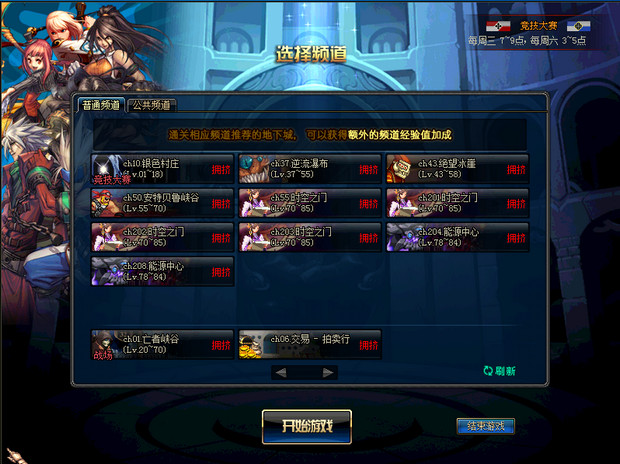The width and height of the screenshot is (620, 464).
Task: Click channel ch201 时空之门
Action: coord(457,203)
